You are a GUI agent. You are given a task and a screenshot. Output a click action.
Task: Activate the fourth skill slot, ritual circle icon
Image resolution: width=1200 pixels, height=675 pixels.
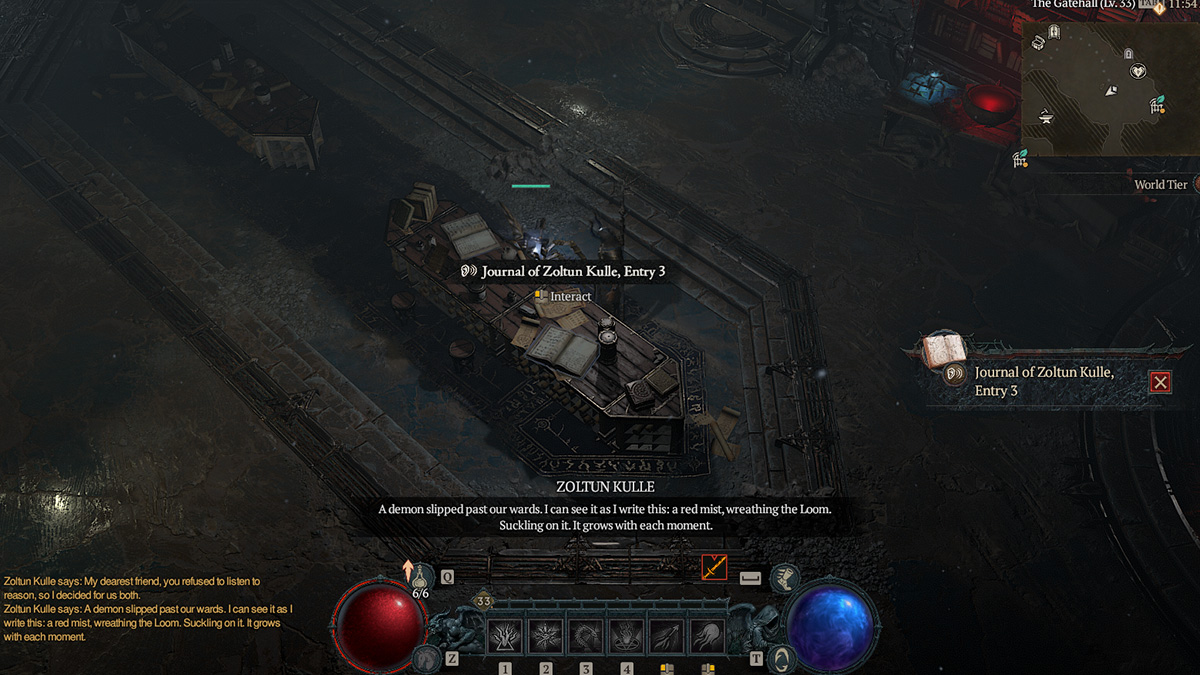point(627,636)
